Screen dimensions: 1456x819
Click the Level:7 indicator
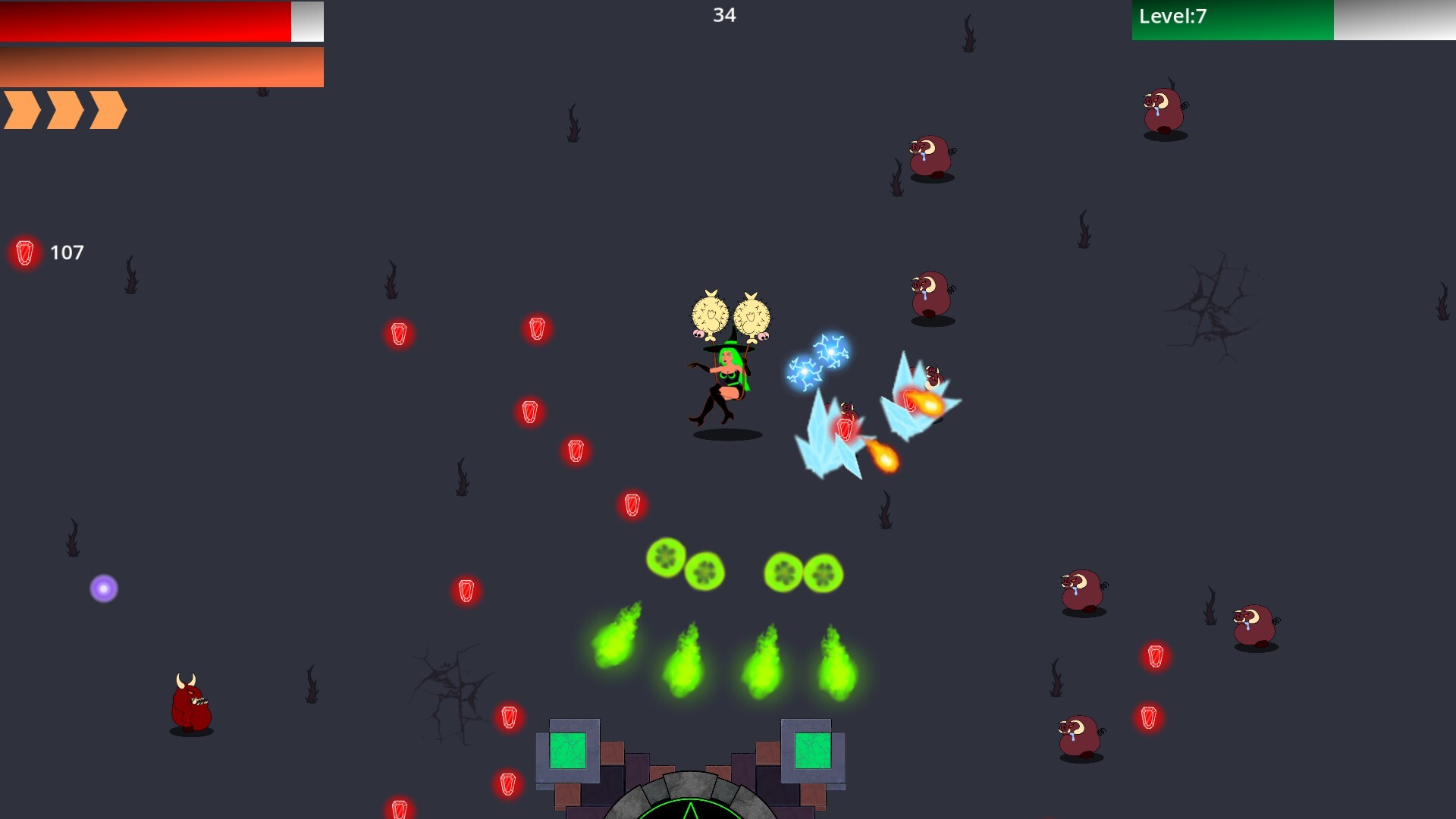(1172, 16)
